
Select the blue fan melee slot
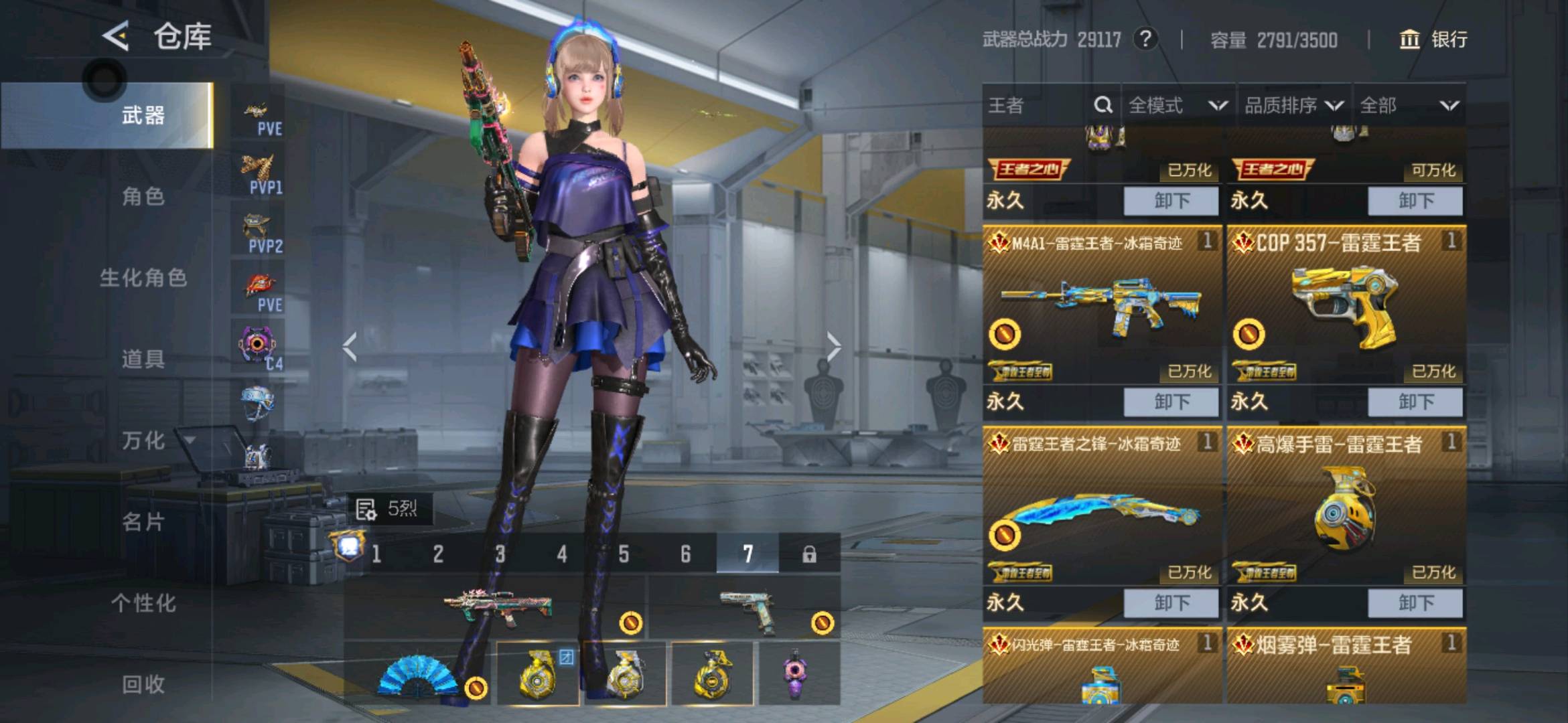tap(419, 674)
